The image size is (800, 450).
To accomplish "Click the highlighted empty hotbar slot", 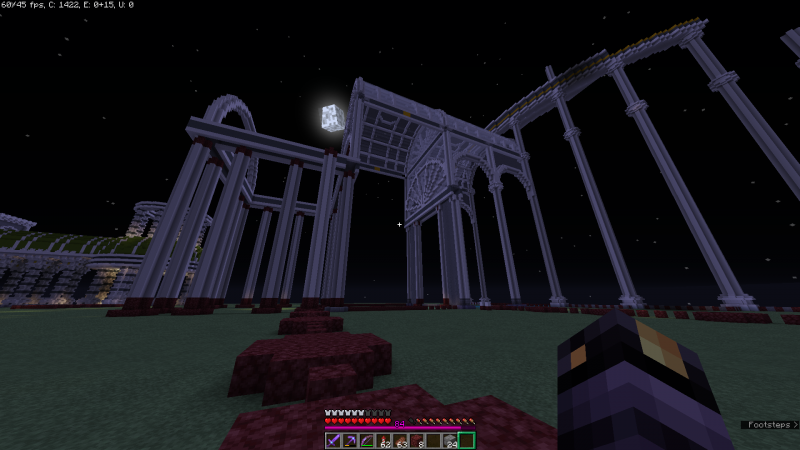I will tap(466, 440).
